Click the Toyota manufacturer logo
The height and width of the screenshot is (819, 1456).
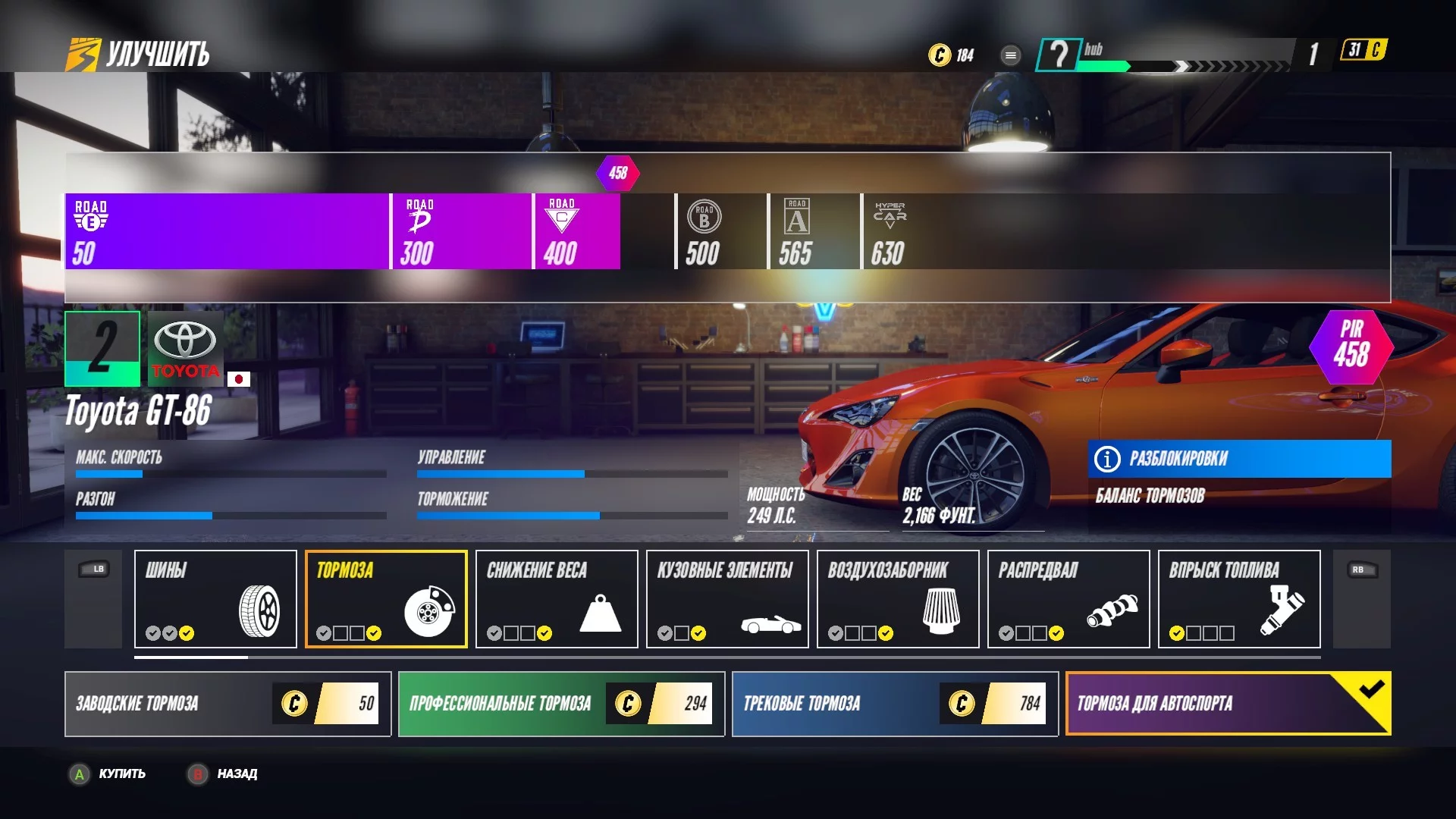(x=186, y=349)
